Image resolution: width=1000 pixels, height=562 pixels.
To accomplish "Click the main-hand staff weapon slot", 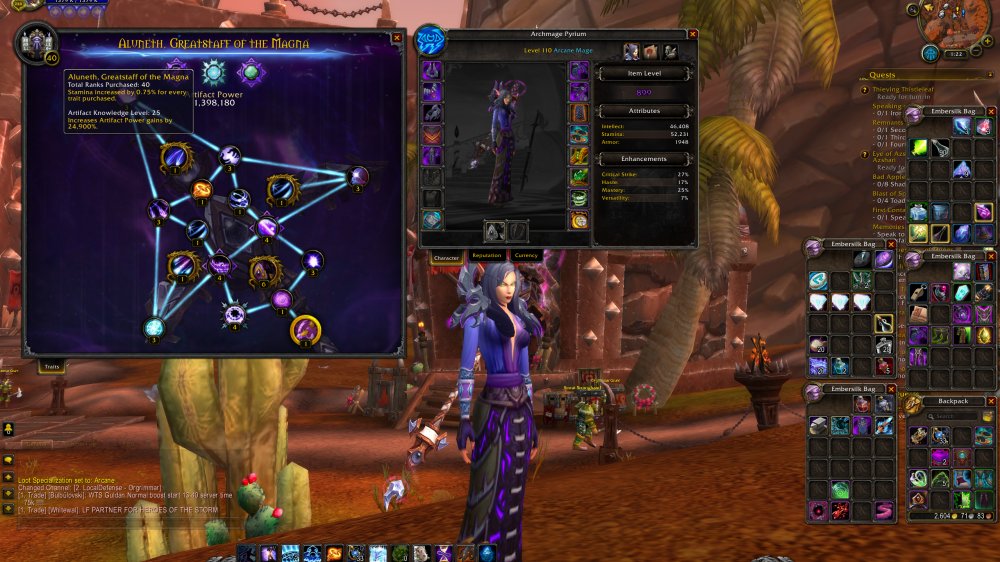I will coord(493,232).
